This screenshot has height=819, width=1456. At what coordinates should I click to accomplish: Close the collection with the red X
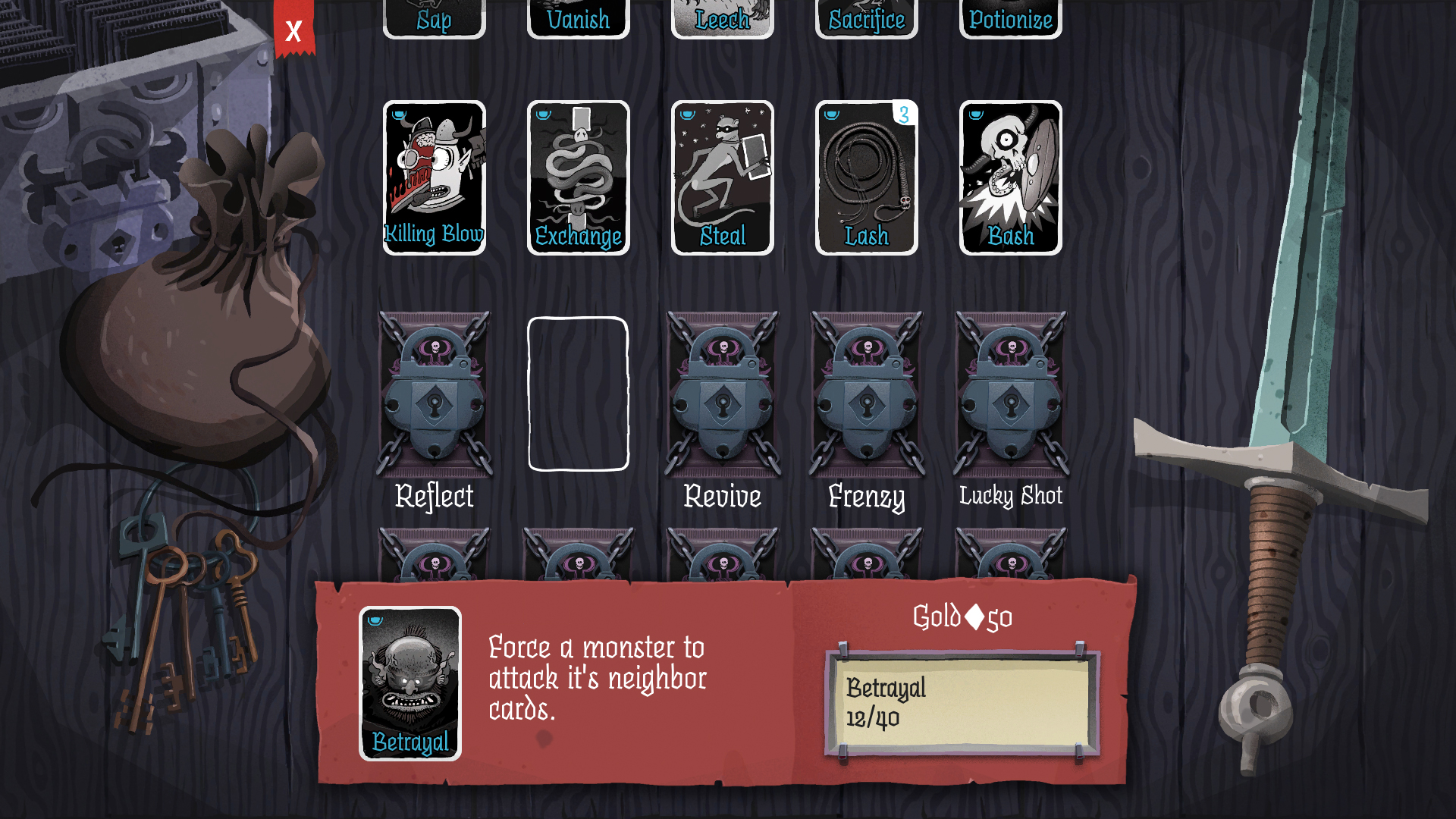(x=293, y=32)
